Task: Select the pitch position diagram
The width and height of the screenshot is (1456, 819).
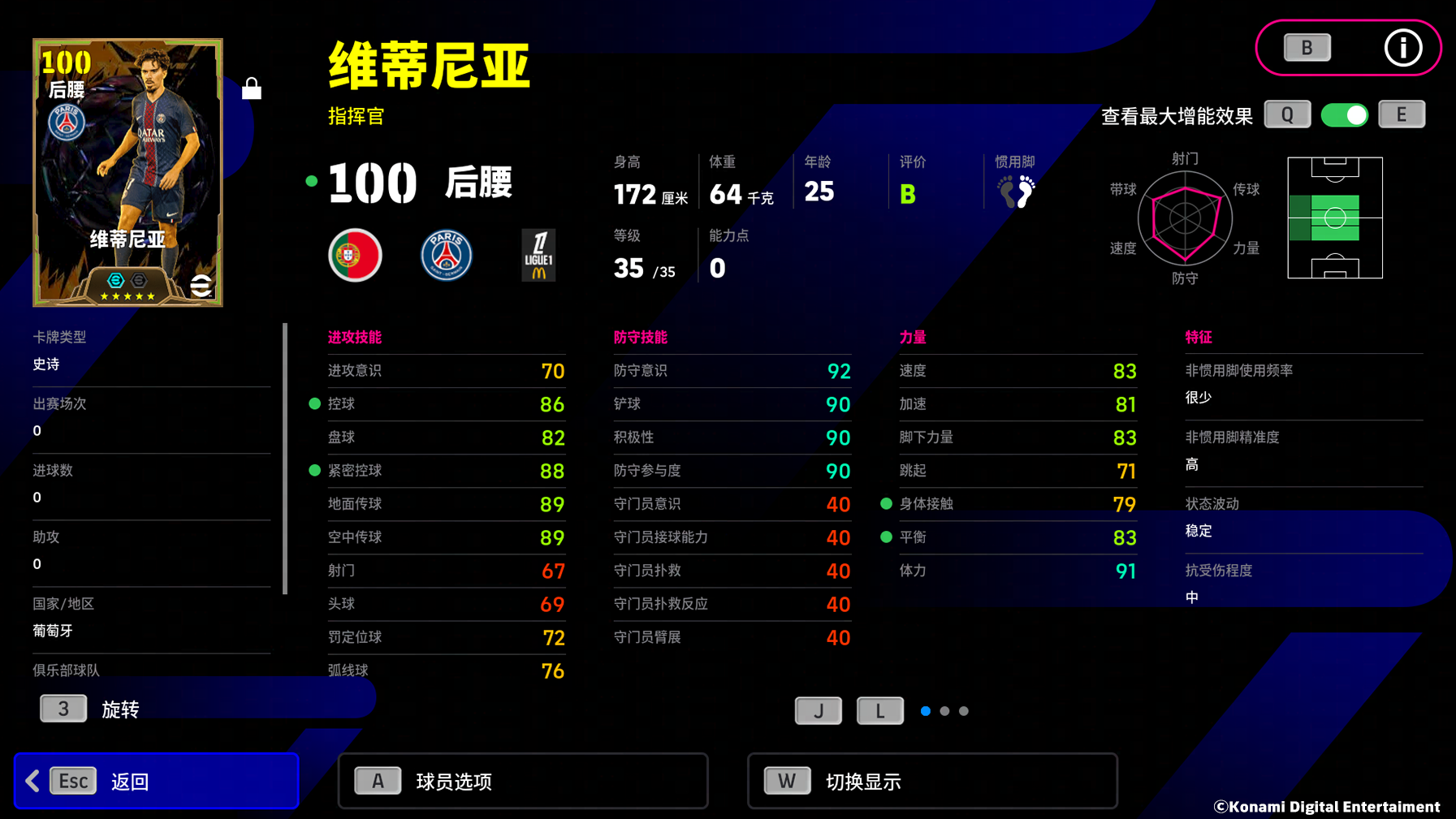Action: pos(1334,218)
